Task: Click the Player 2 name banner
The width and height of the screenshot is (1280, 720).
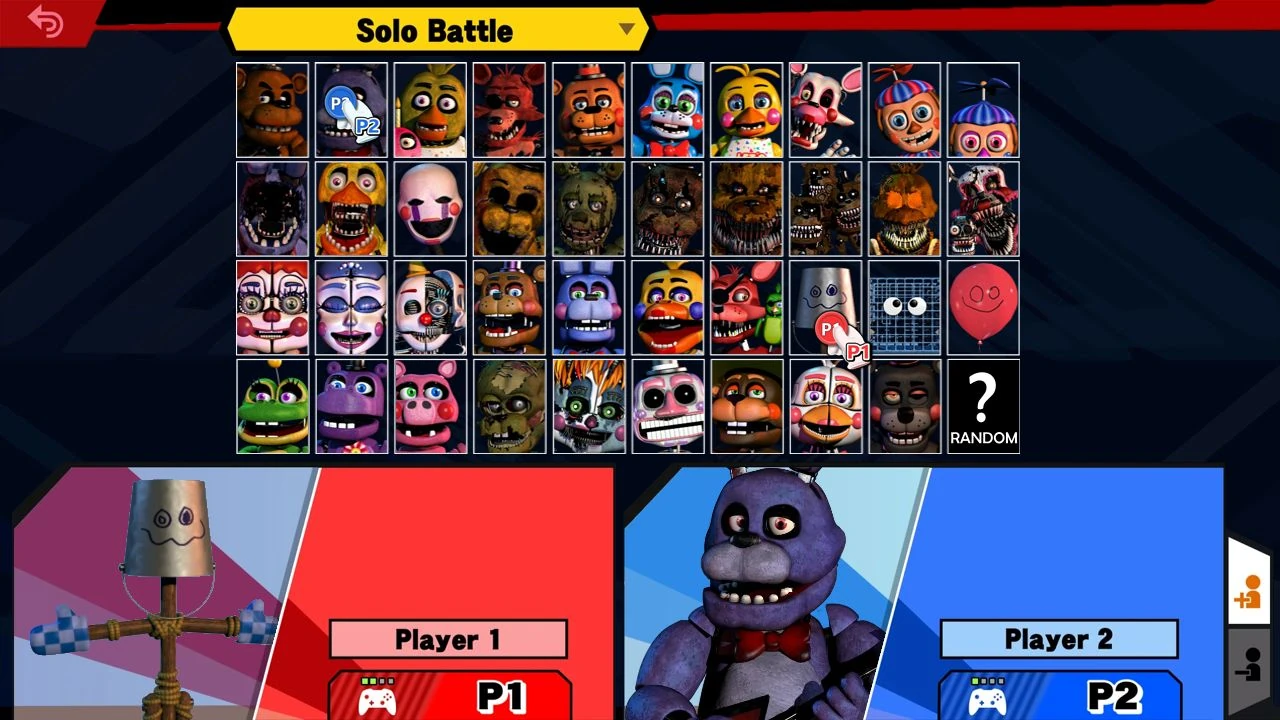Action: 1059,639
